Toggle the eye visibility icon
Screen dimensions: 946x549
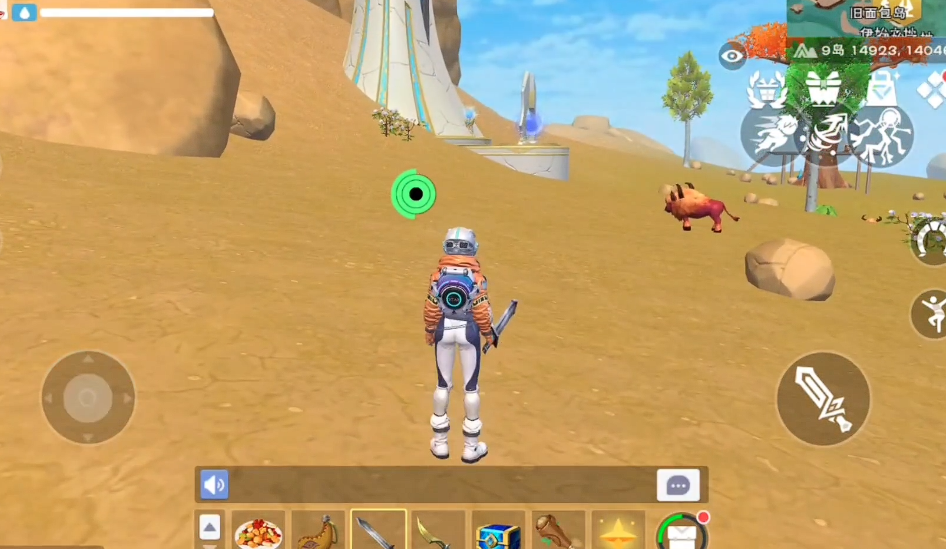pyautogui.click(x=732, y=56)
